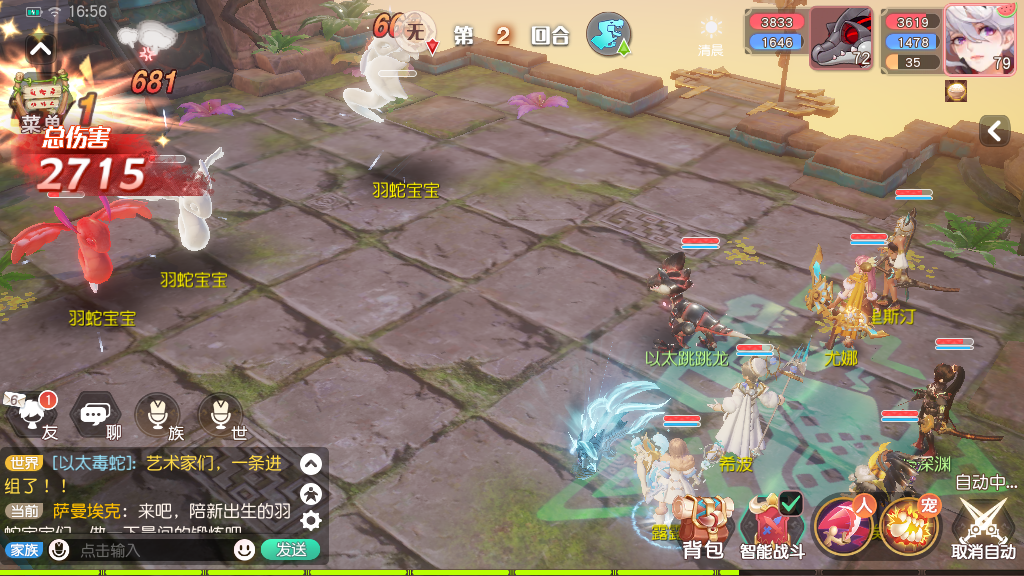The height and width of the screenshot is (576, 1024).
Task: Toggle 智能战斗 smart battle mode
Action: [772, 523]
